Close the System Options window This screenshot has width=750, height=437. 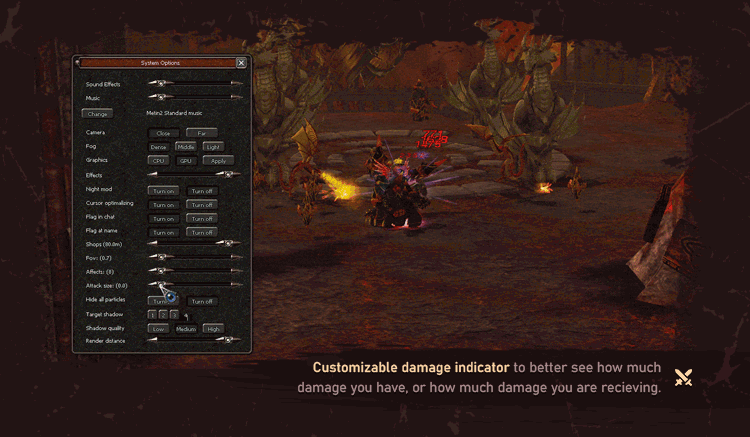point(241,62)
